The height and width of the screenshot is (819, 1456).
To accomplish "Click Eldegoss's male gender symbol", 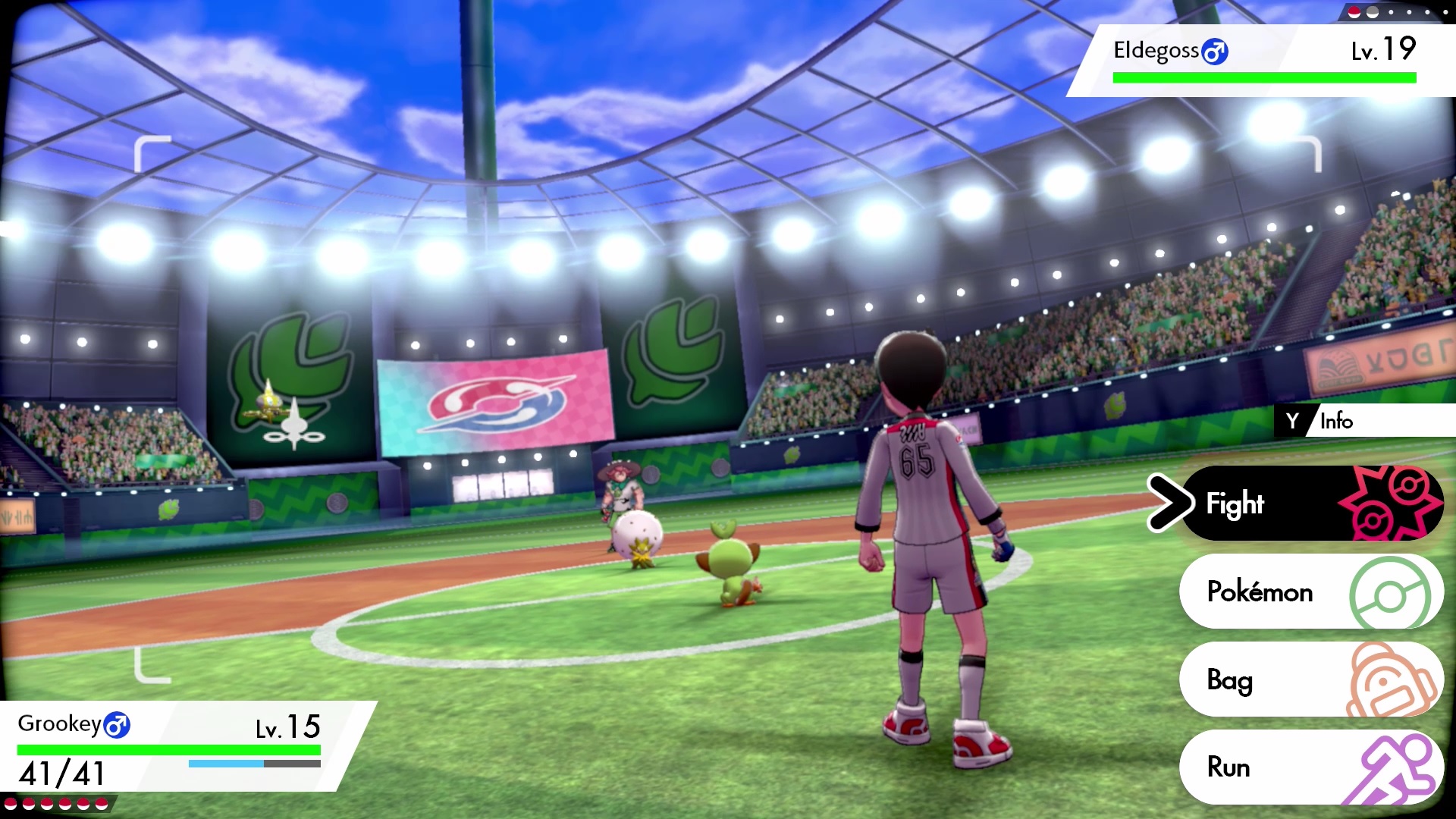I will 1215,50.
